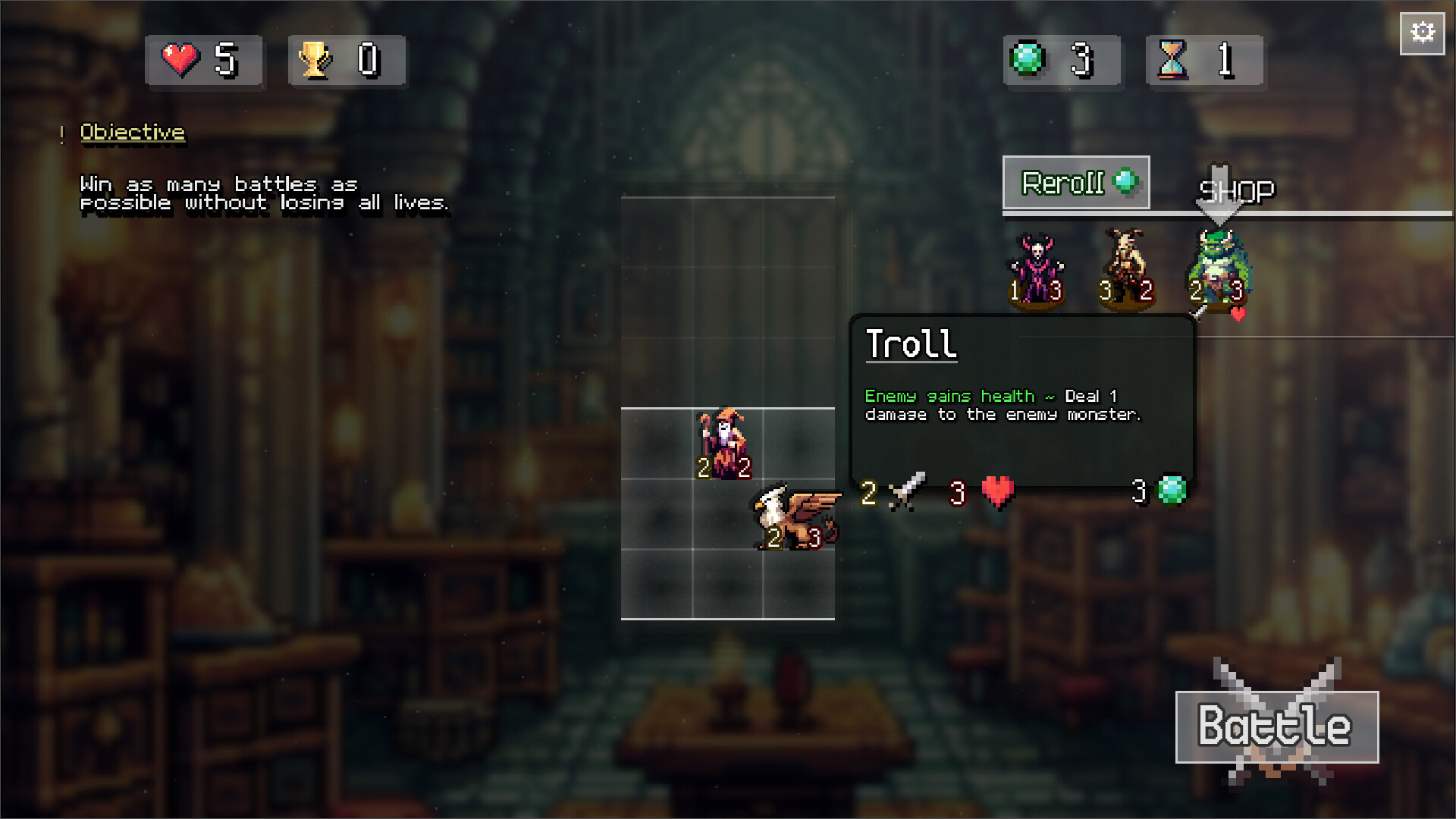Click the green gem currency indicator
Viewport: 1456px width, 819px height.
click(1062, 61)
